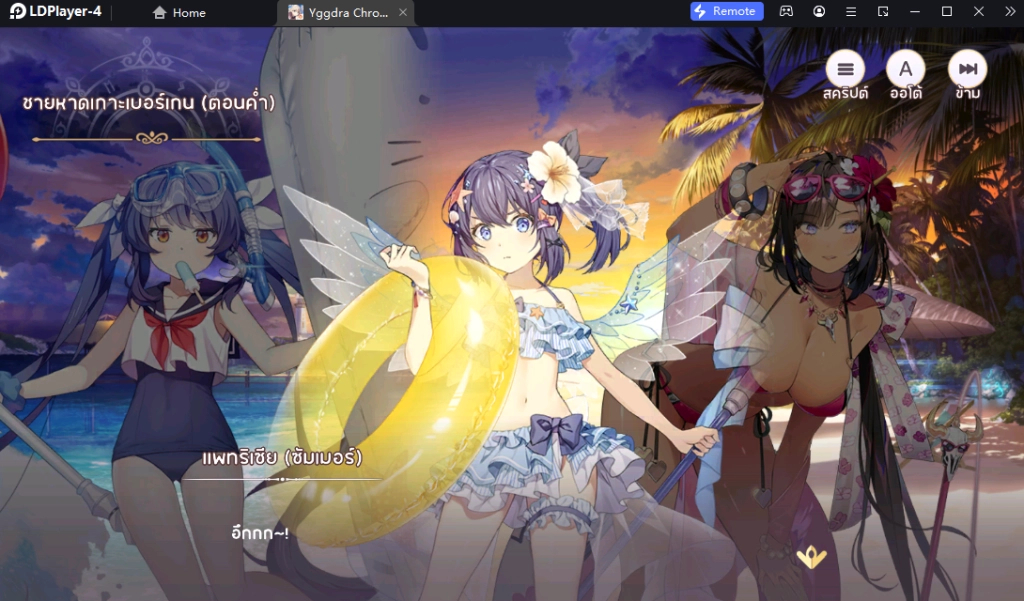Close the Yggdra Chronicle tab
The width and height of the screenshot is (1024, 601).
tap(402, 12)
